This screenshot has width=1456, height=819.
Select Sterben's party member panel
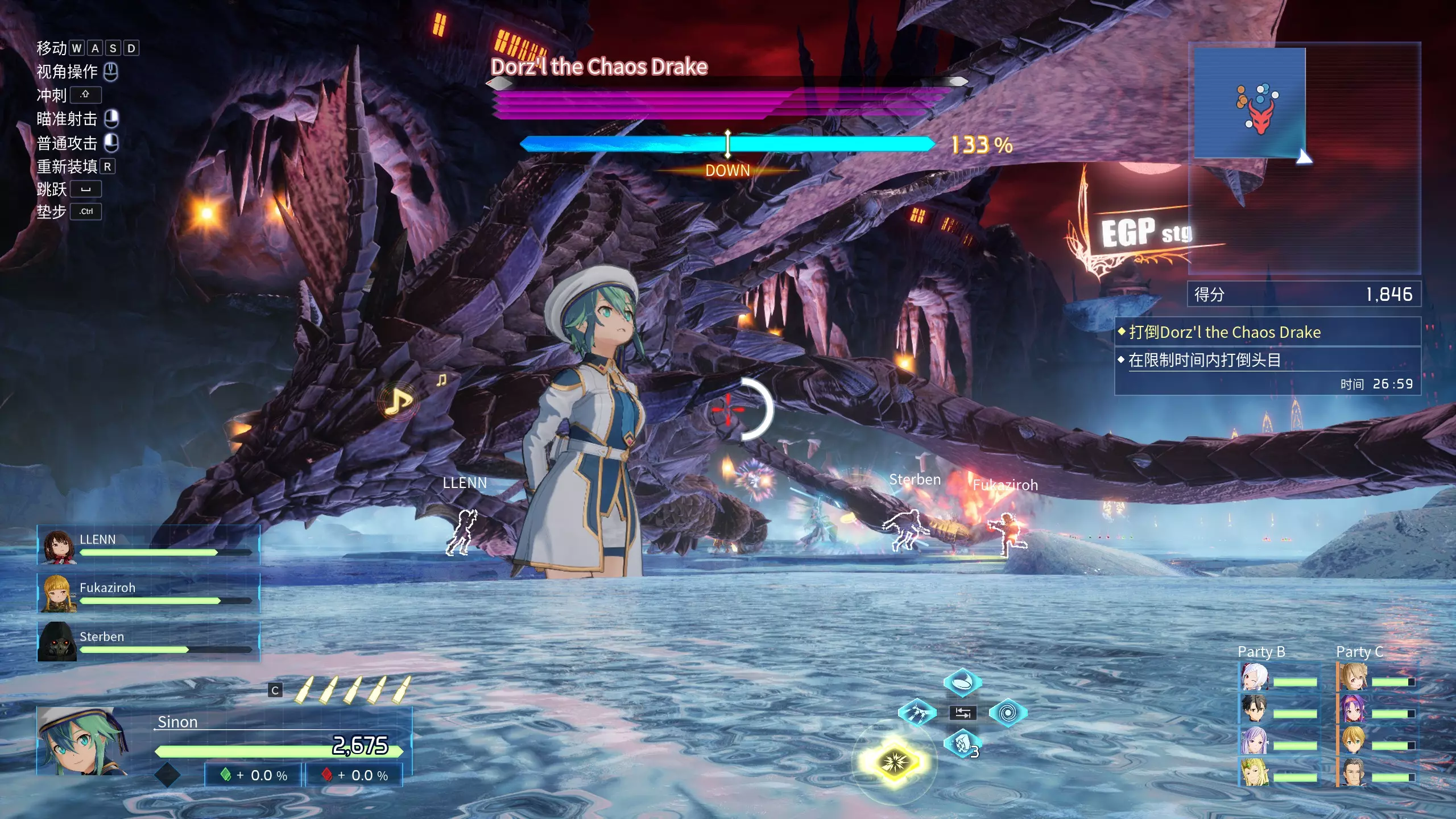point(148,642)
